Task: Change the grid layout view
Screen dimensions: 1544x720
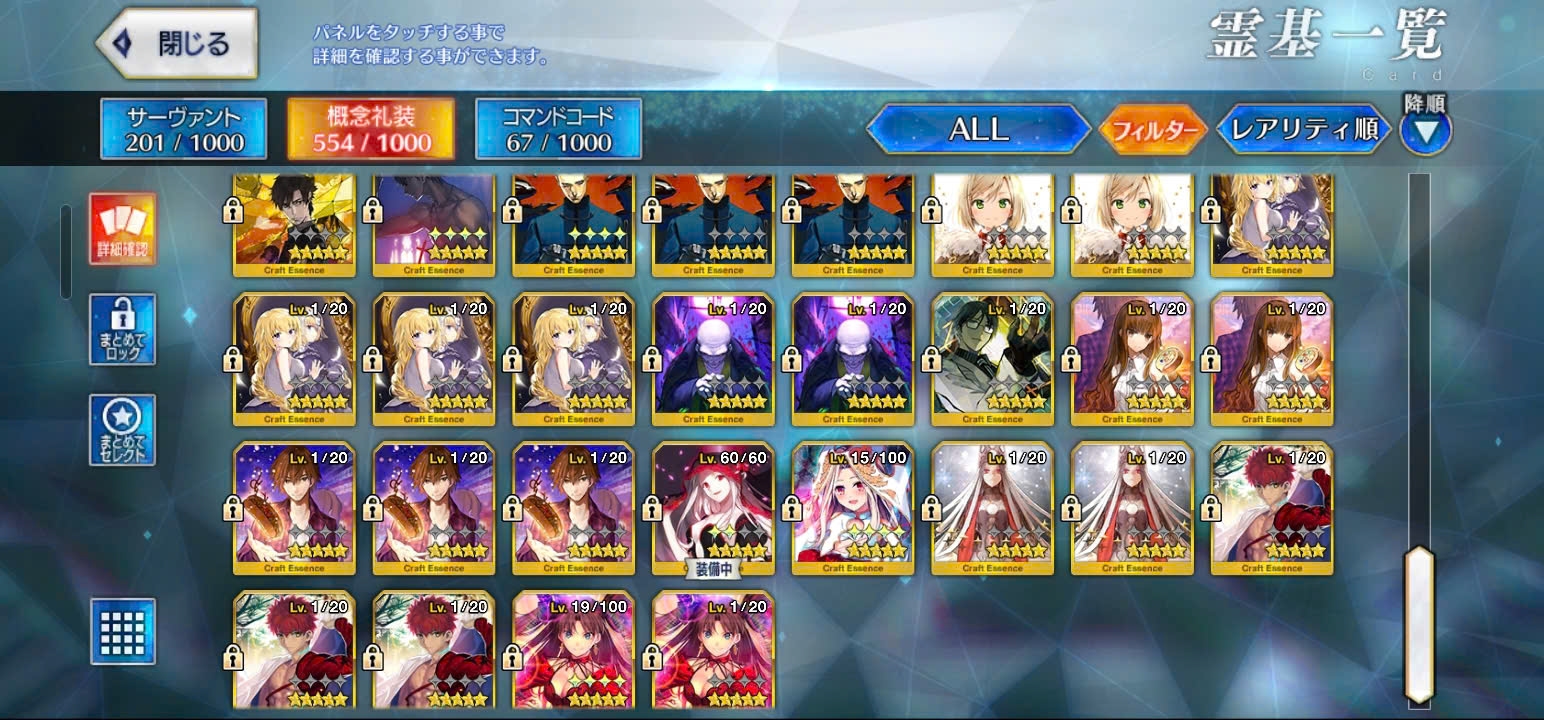Action: 122,631
